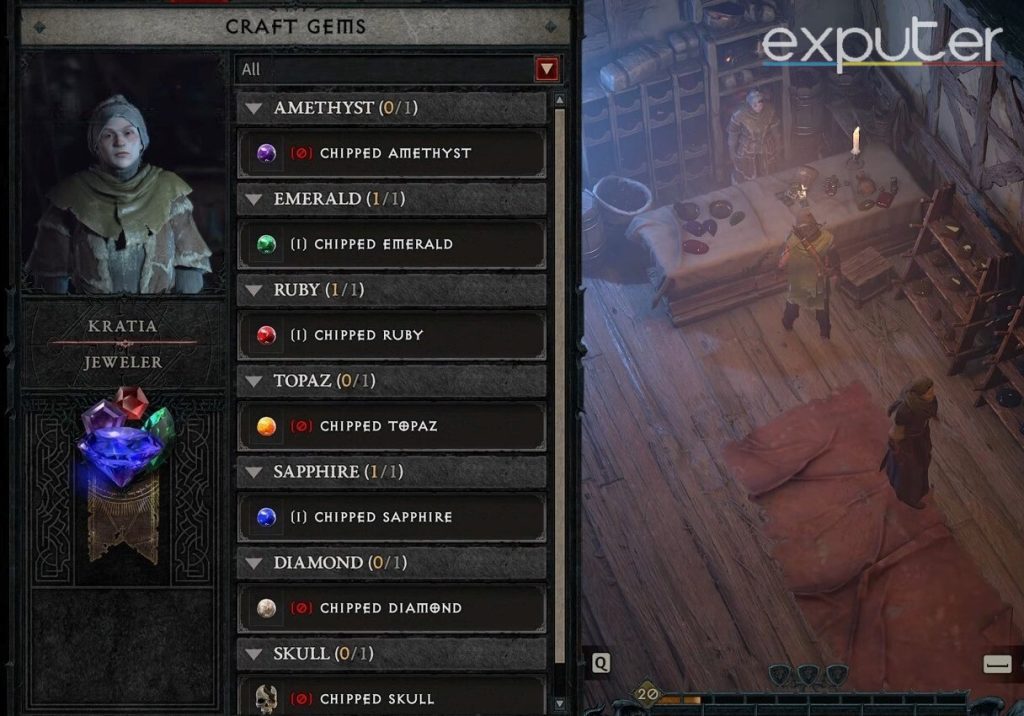Screen dimensions: 1024x716
Task: Select the Chipped Diamond recipe
Action: (x=392, y=608)
